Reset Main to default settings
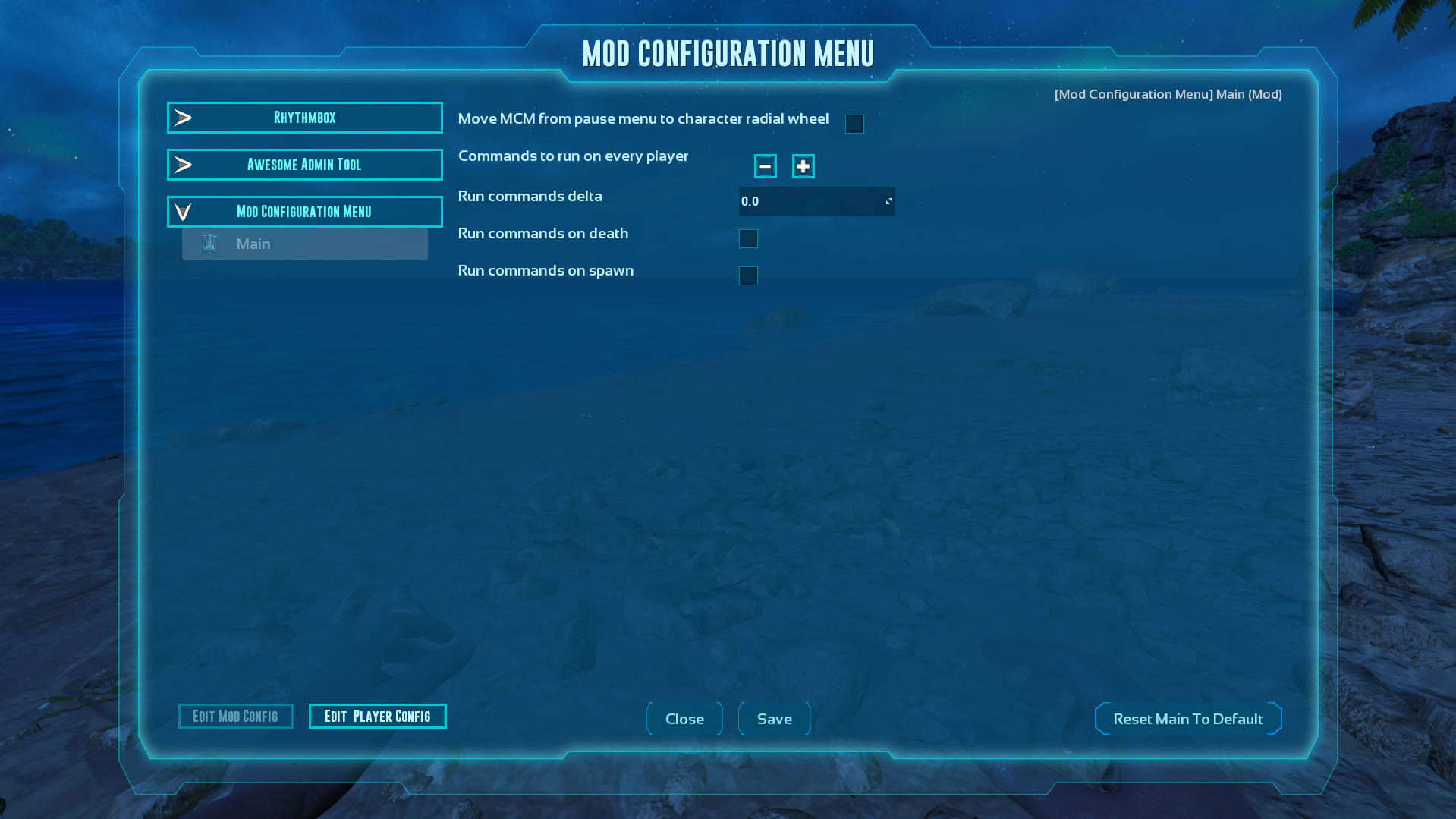This screenshot has width=1456, height=819. (1187, 719)
